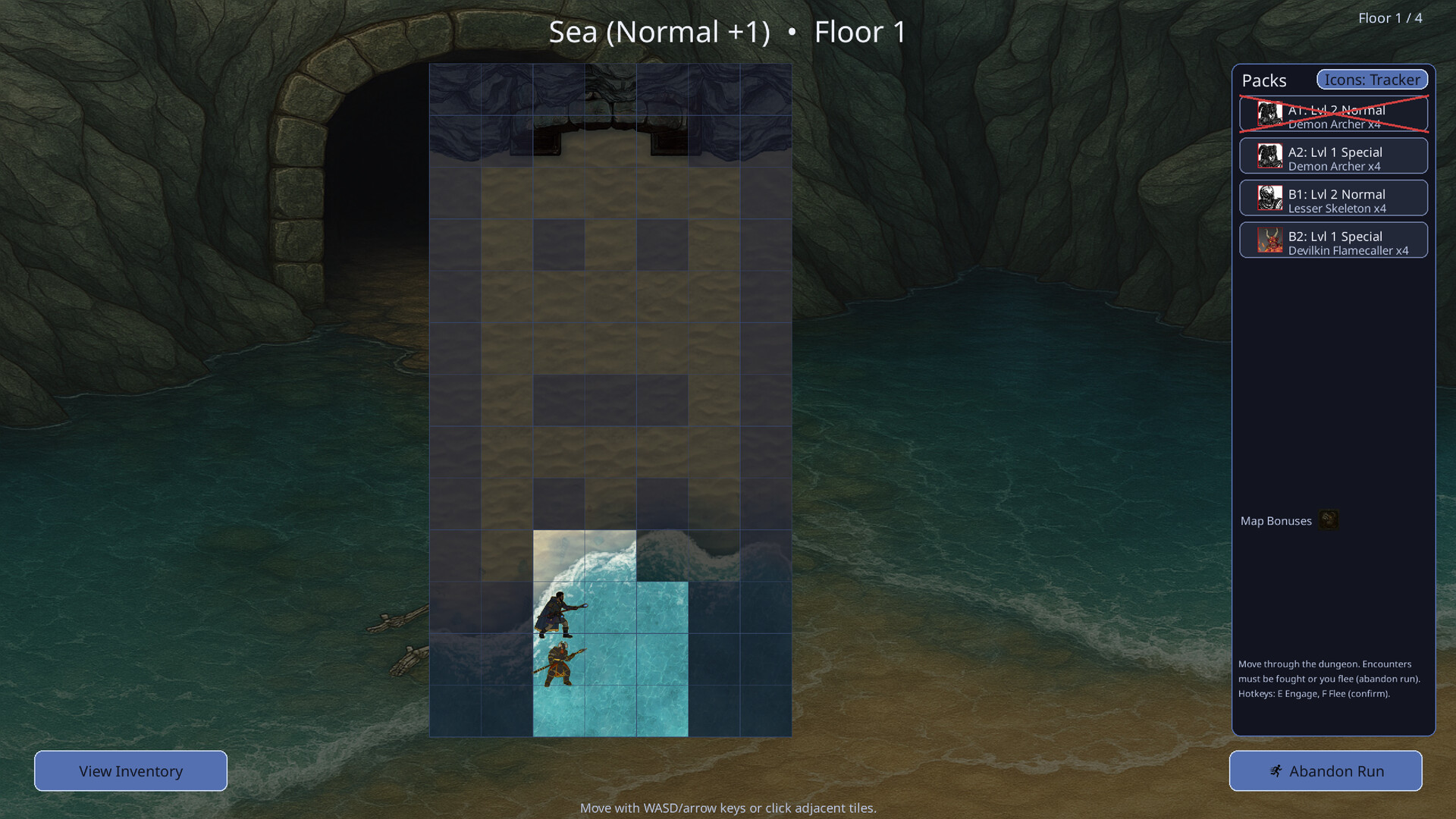Open View Inventory
This screenshot has width=1456, height=819.
130,770
